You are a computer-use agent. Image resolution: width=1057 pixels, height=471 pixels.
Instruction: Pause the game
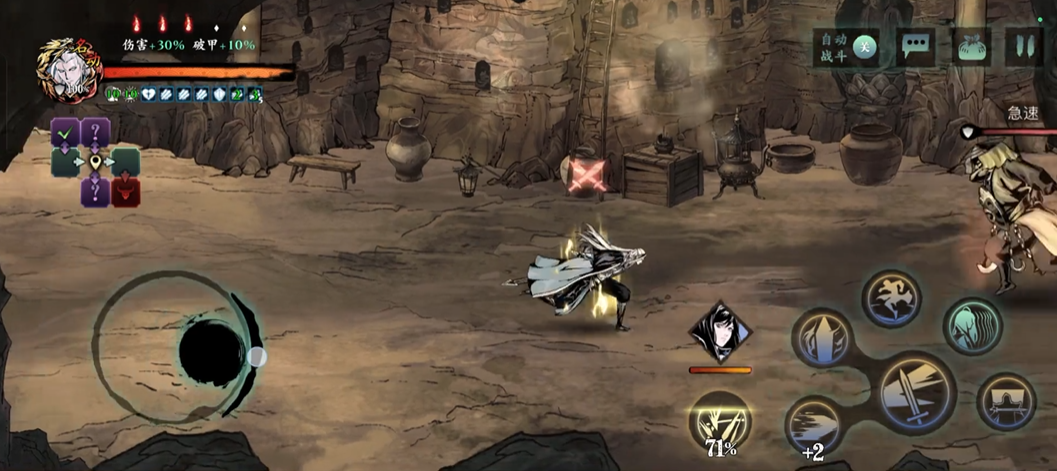point(1022,48)
